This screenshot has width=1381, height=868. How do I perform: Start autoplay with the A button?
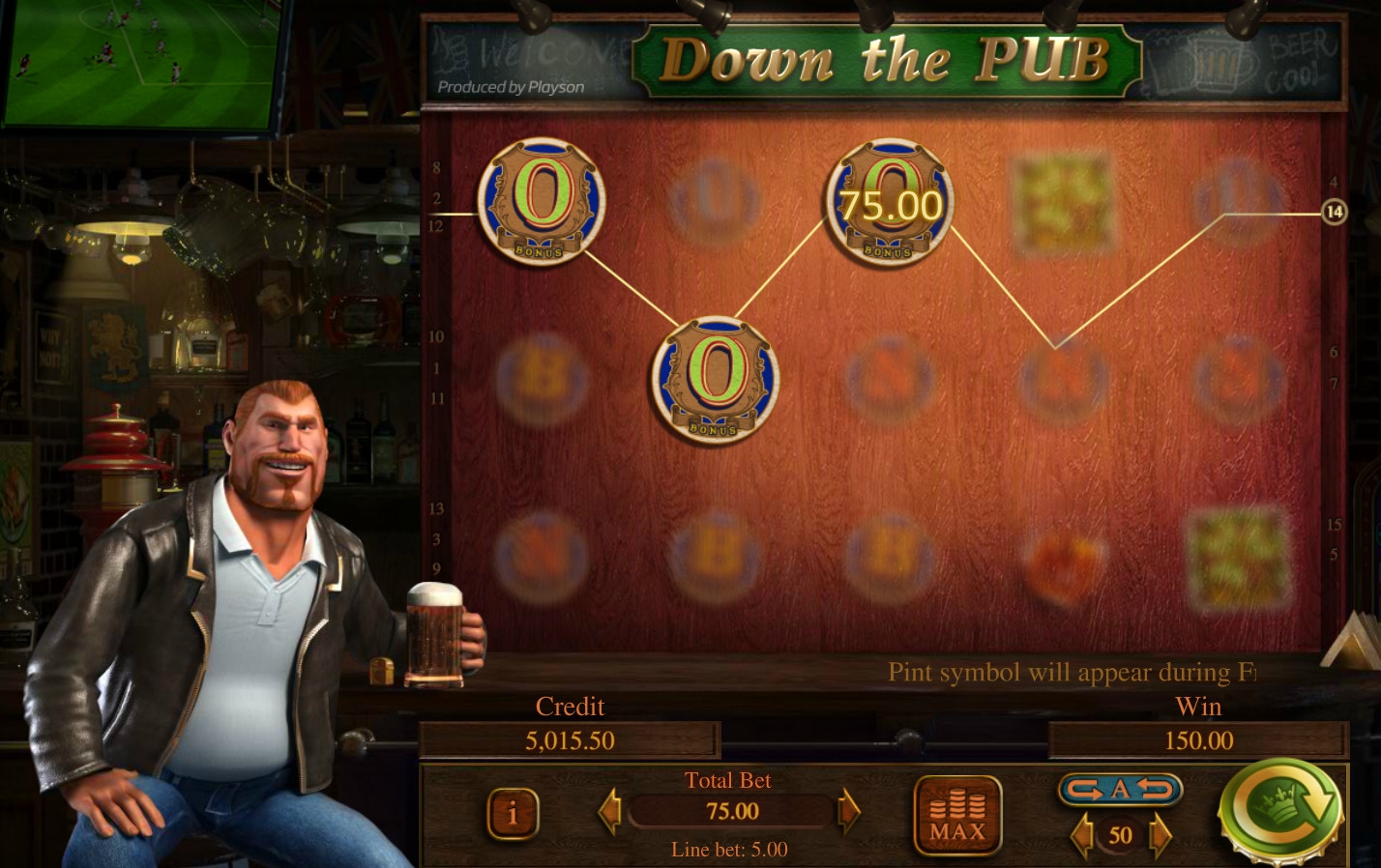(1120, 790)
